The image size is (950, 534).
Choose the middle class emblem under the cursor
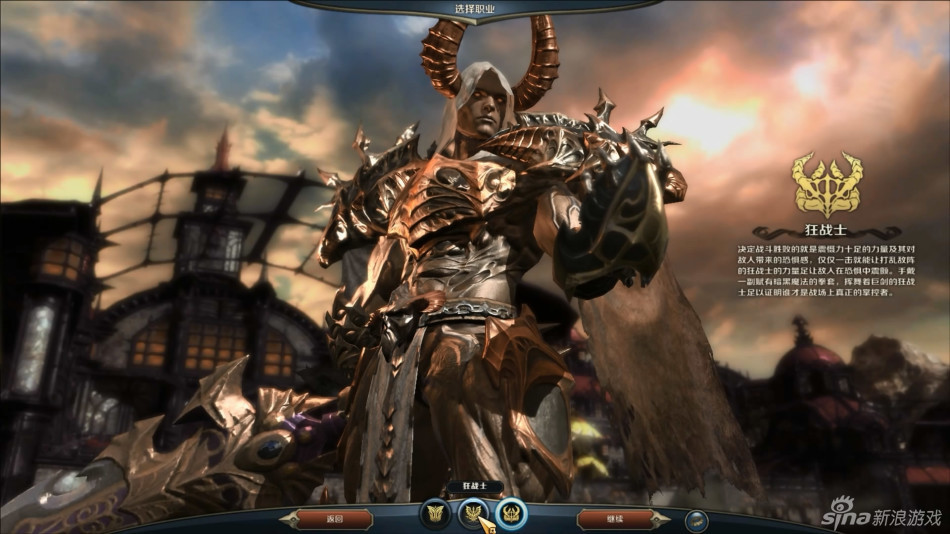(x=472, y=513)
